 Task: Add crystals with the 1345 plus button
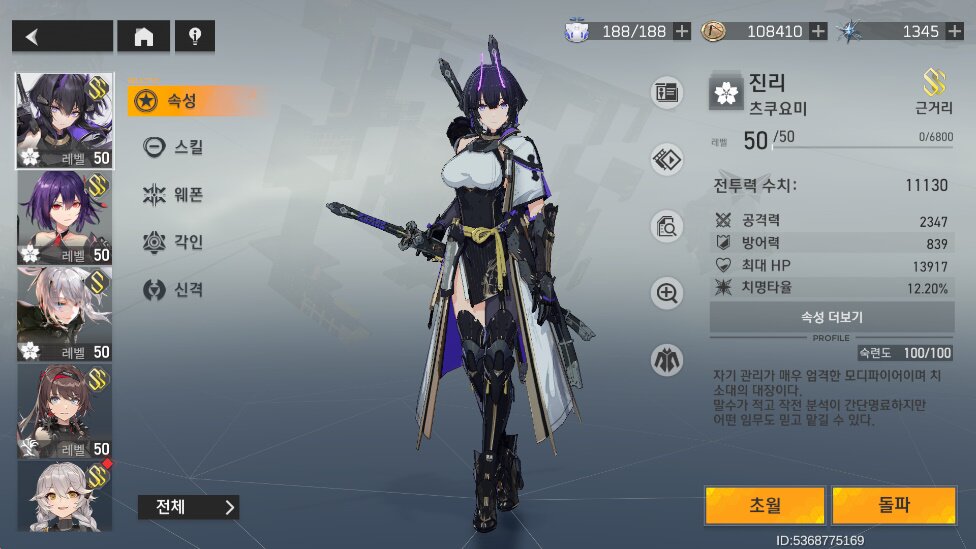point(954,31)
